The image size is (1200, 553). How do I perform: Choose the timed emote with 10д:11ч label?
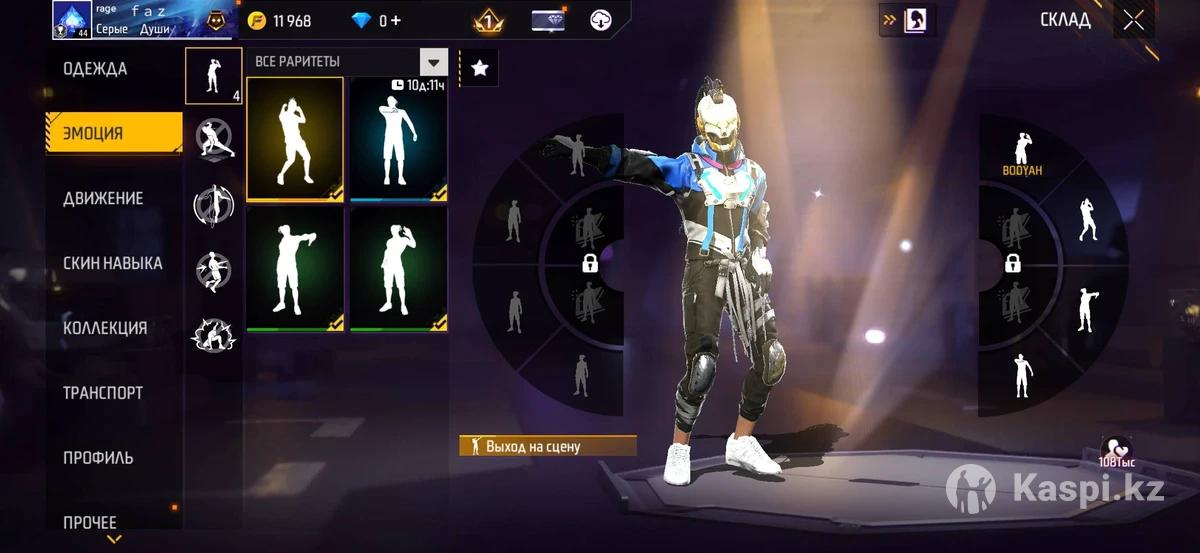point(398,139)
